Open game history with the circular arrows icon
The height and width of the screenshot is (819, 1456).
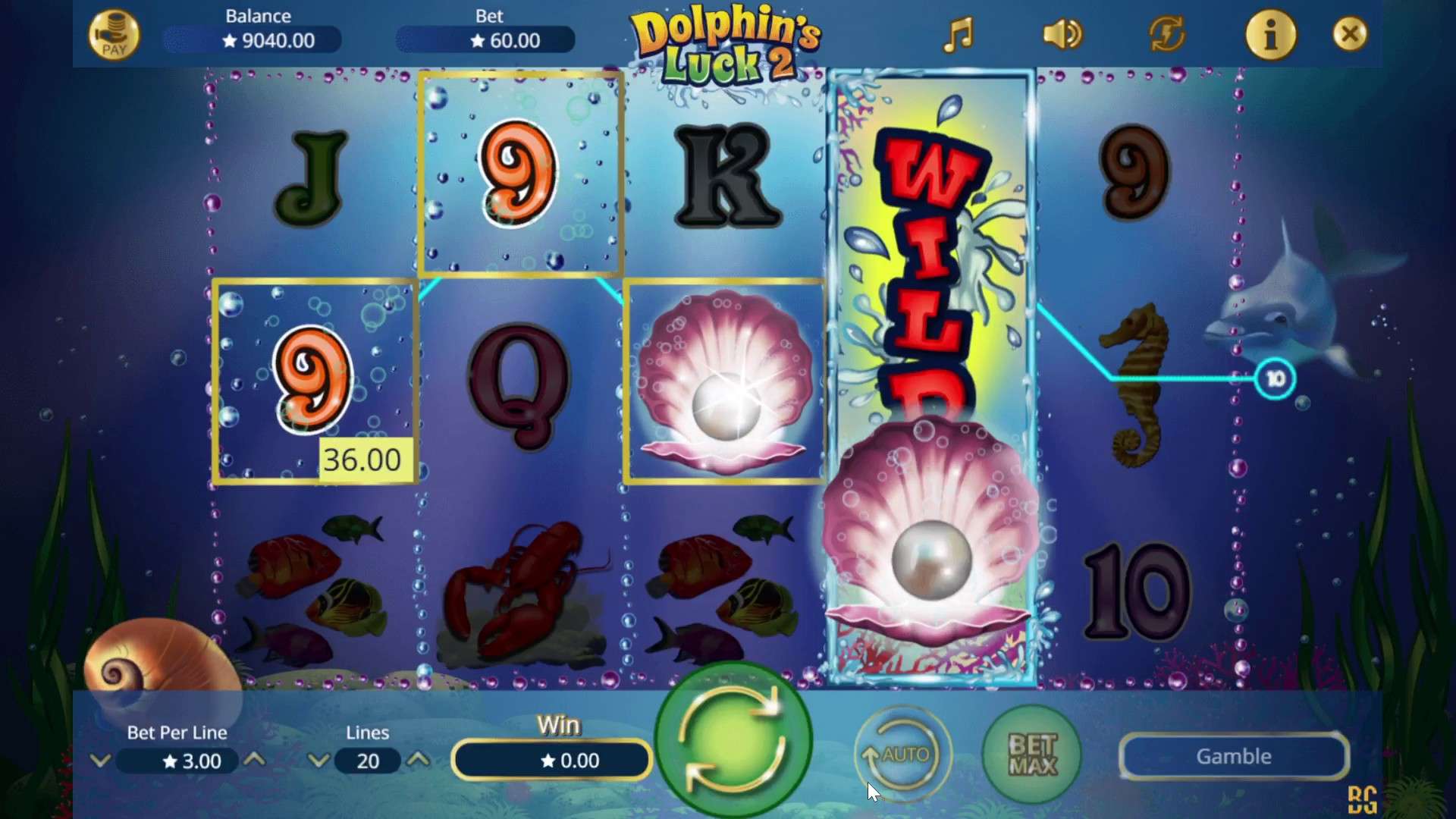point(1166,34)
